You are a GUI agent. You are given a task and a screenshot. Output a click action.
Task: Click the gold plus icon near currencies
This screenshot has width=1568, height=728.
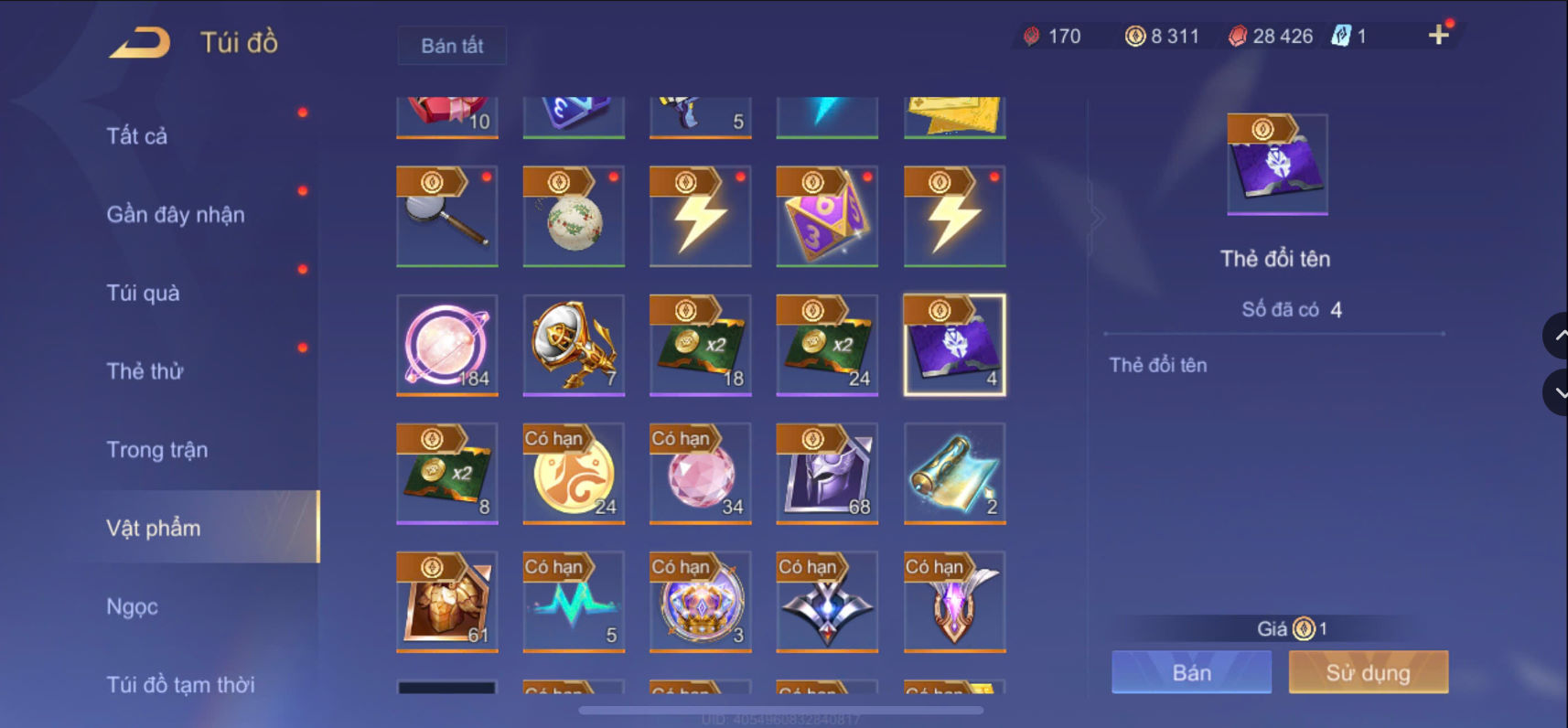pos(1439,34)
